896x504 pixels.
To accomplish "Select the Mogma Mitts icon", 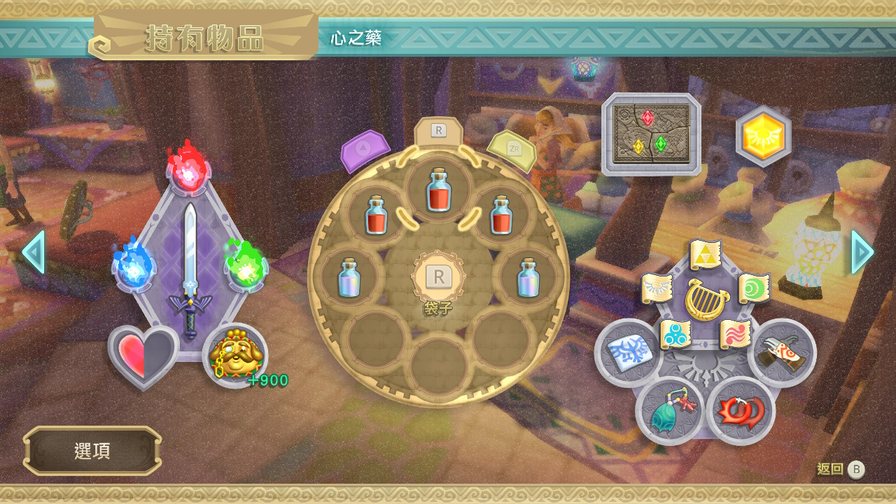I will pyautogui.click(x=783, y=353).
